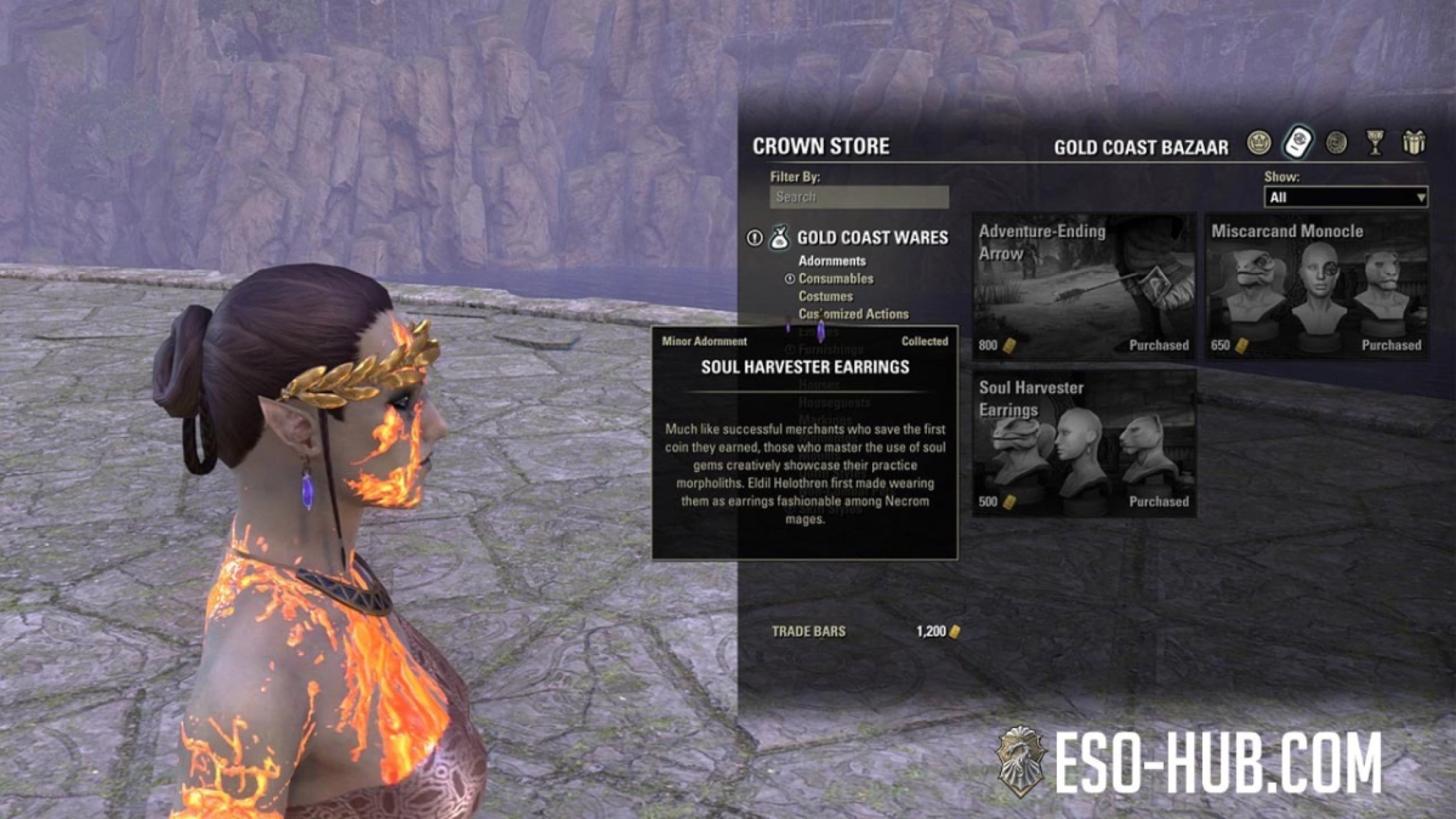
Task: Open the Show dropdown set to All
Action: [1345, 197]
